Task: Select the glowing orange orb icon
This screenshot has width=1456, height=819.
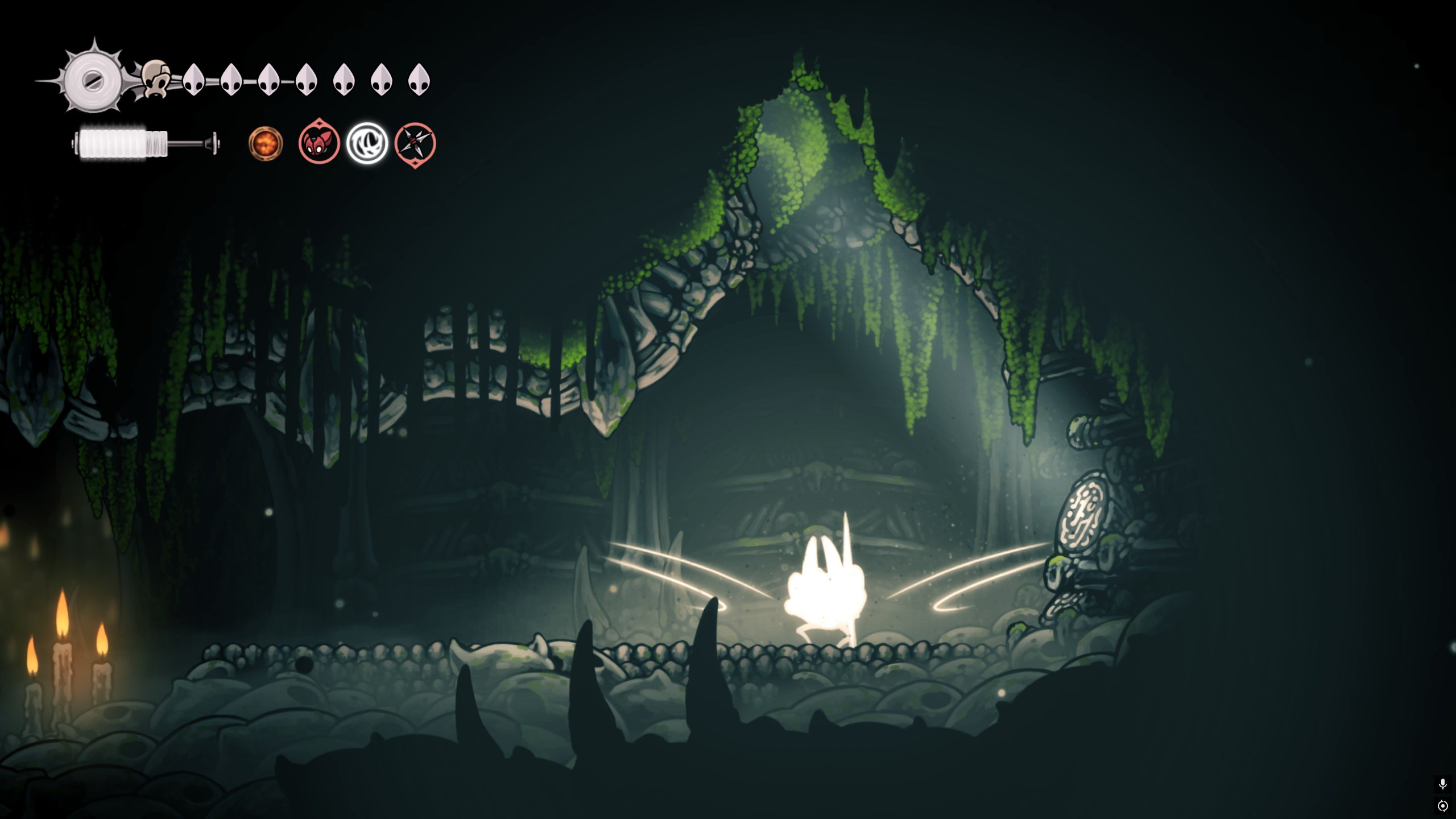Action: point(266,143)
